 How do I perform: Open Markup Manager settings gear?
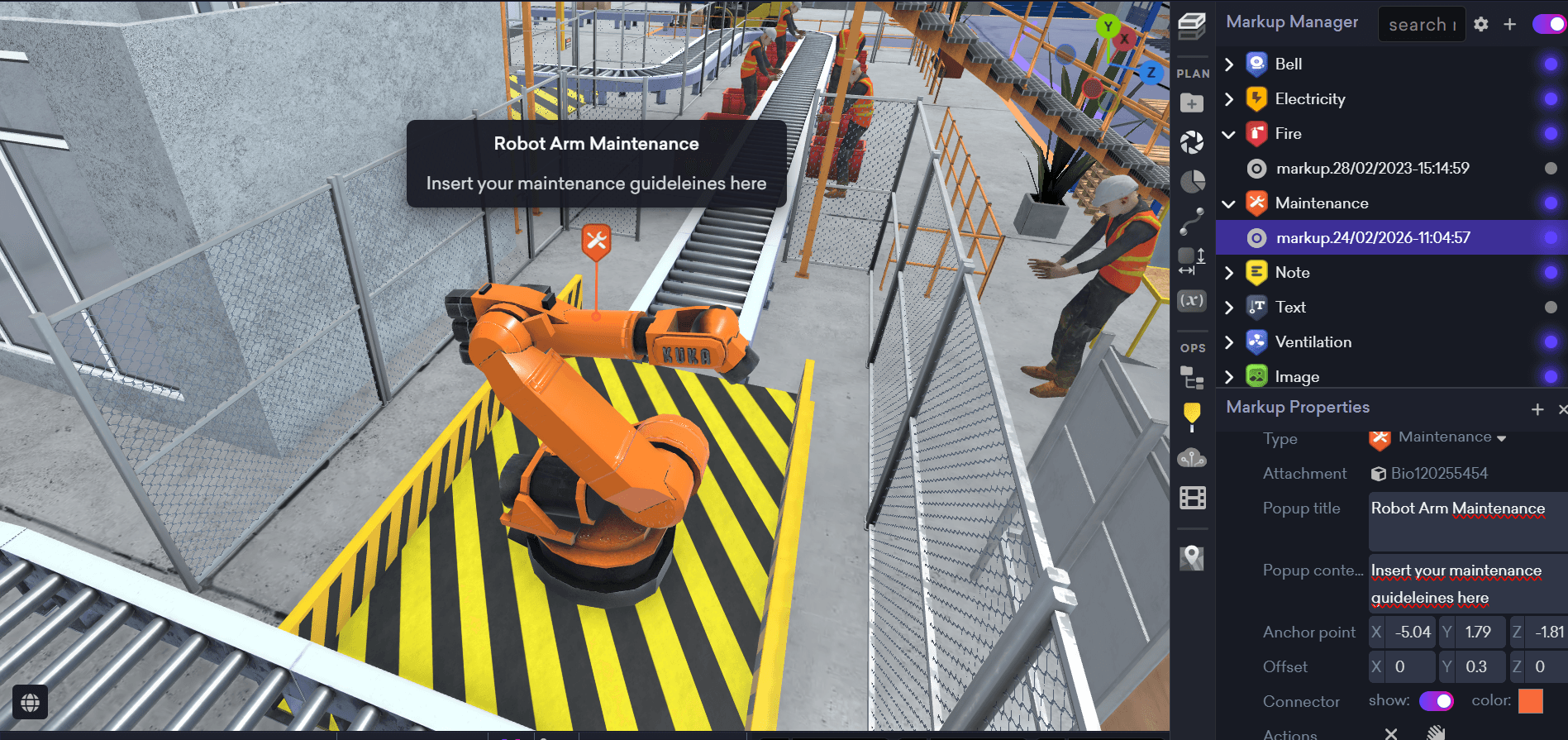(x=1480, y=24)
